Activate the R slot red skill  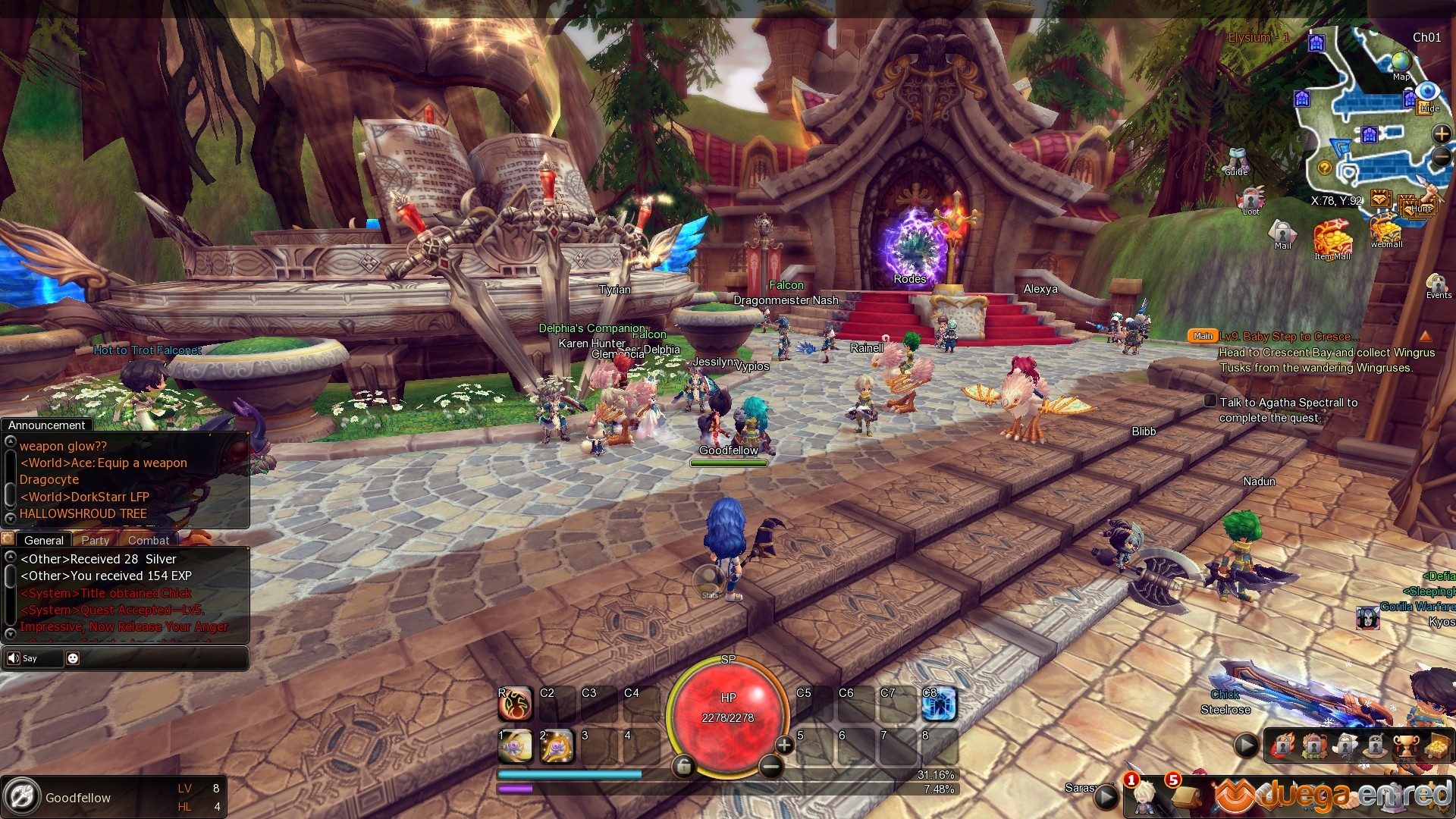516,704
